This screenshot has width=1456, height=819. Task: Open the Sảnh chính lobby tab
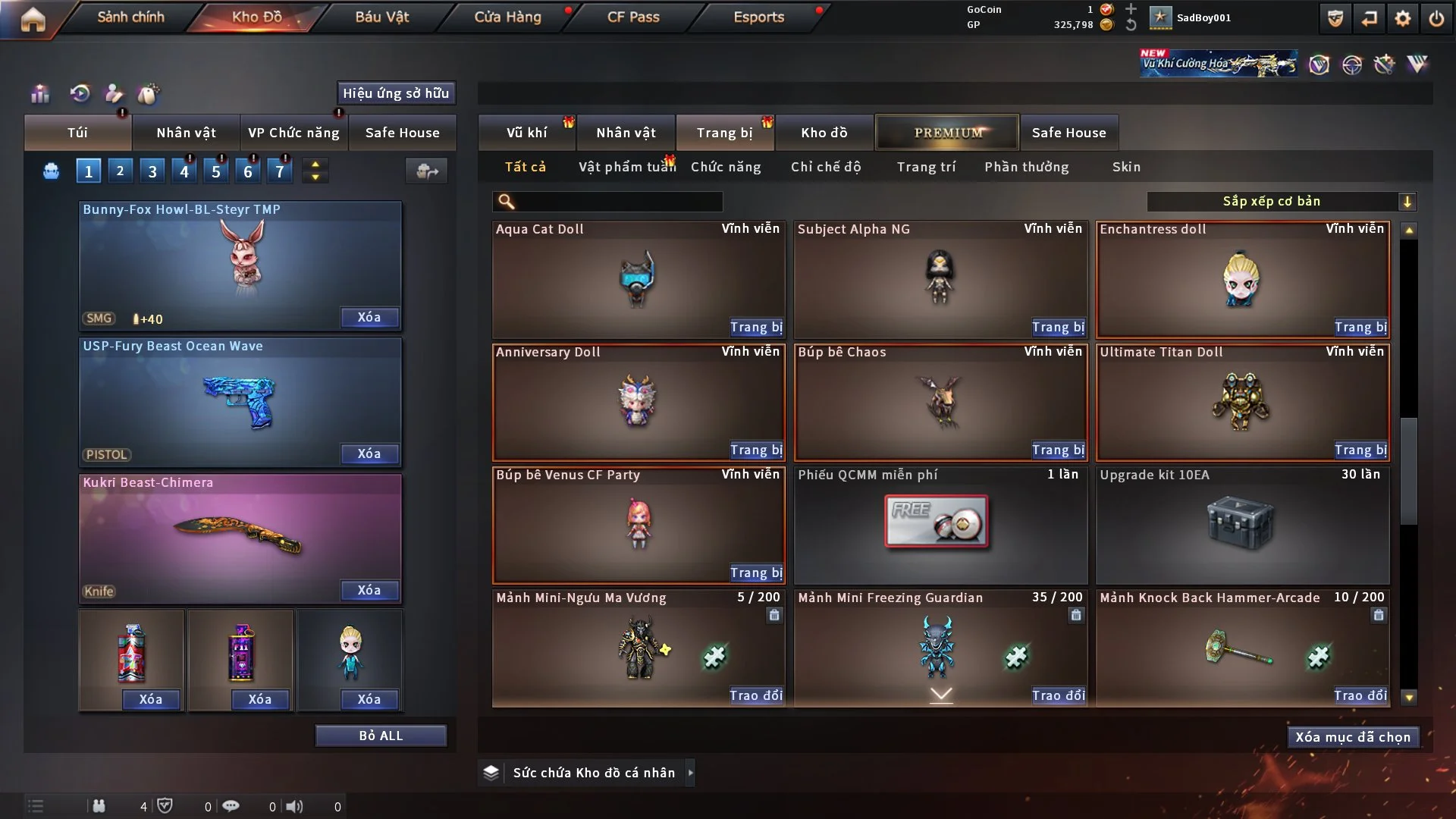(x=130, y=17)
